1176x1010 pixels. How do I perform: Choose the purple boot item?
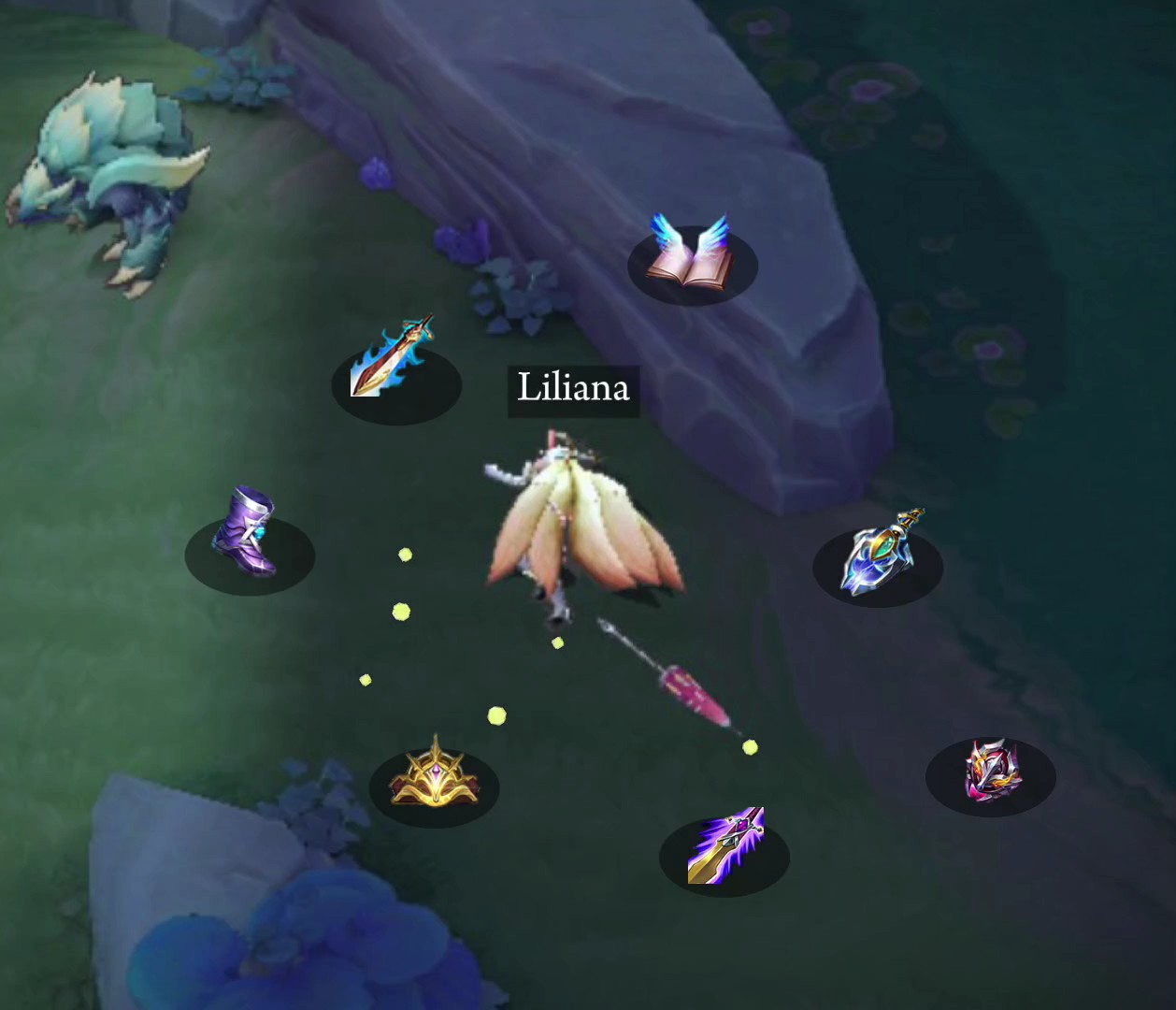(x=247, y=533)
